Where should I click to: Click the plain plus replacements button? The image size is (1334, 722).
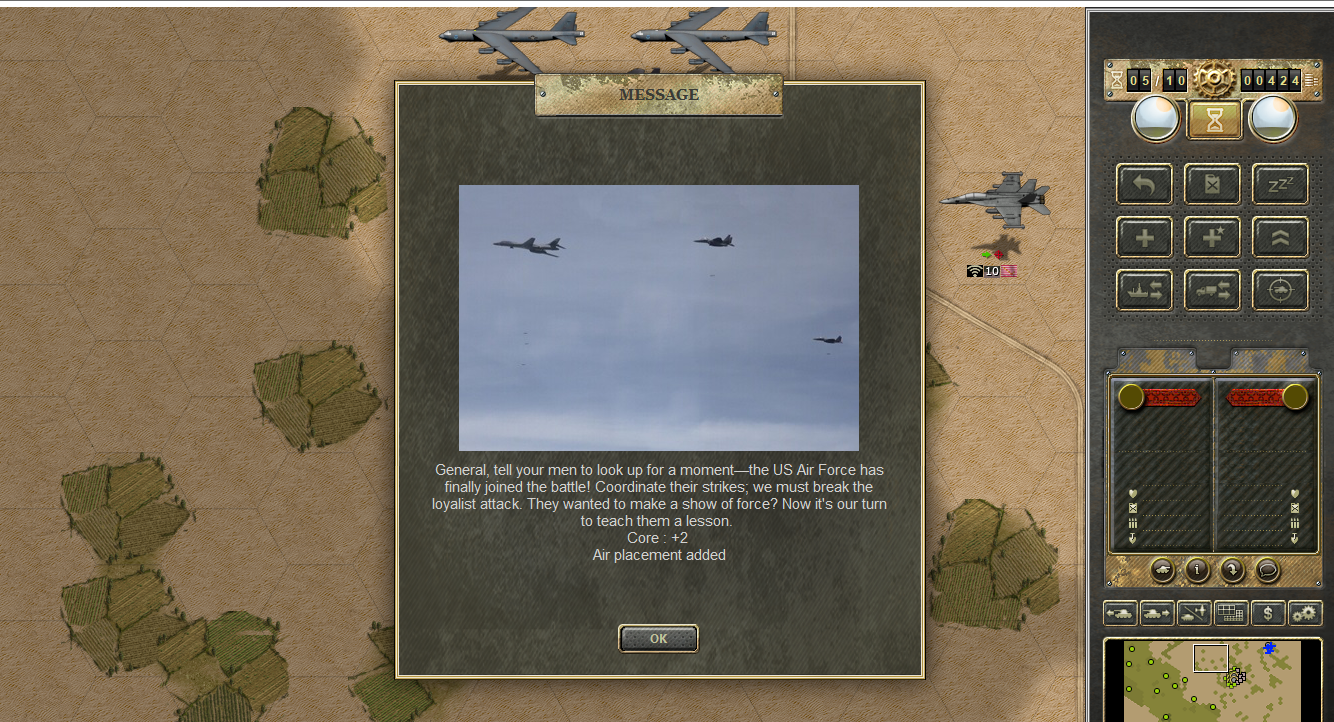pyautogui.click(x=1144, y=237)
